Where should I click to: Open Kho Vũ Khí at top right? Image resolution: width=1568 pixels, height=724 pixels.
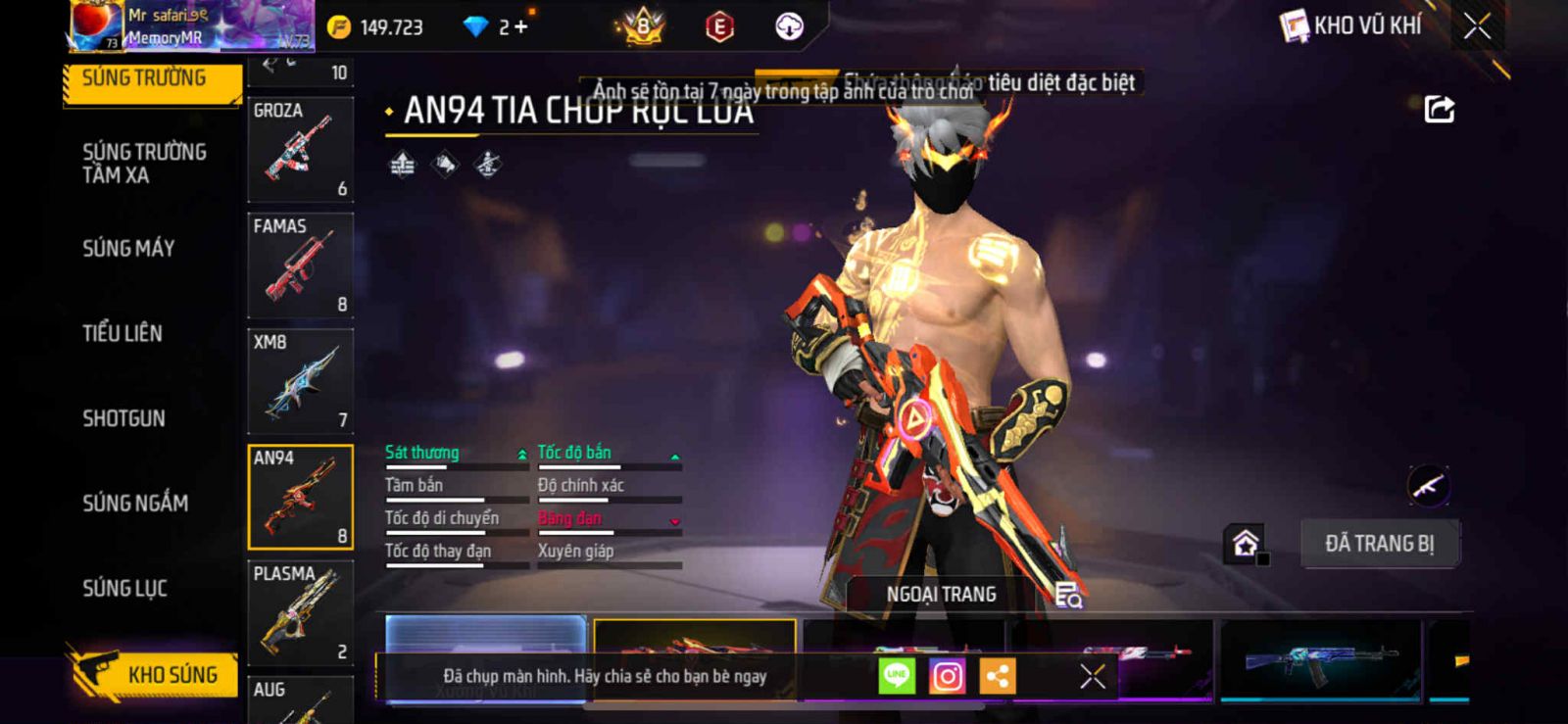(x=1351, y=26)
